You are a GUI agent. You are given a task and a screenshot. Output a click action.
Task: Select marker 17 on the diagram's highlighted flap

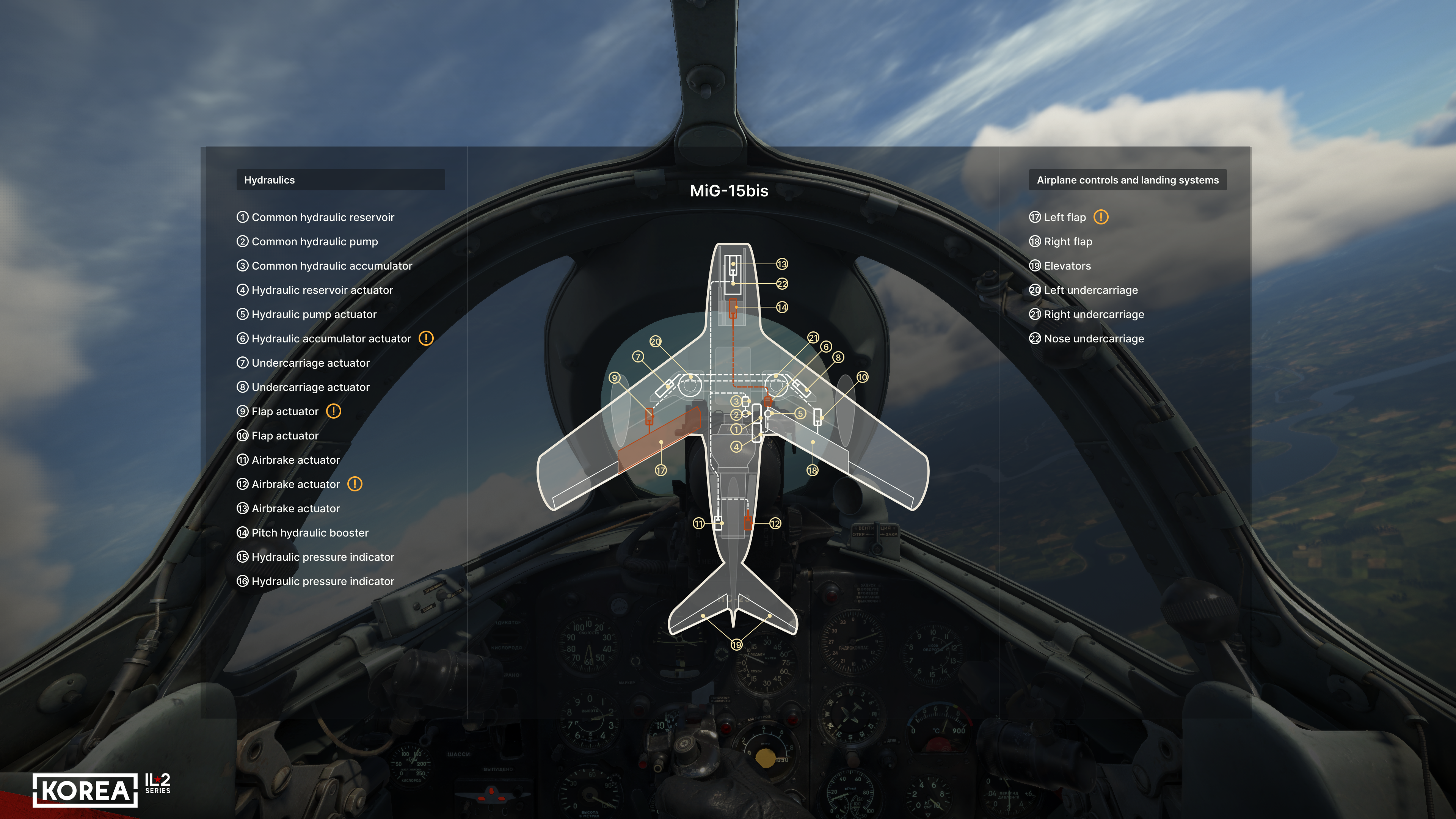[x=660, y=470]
